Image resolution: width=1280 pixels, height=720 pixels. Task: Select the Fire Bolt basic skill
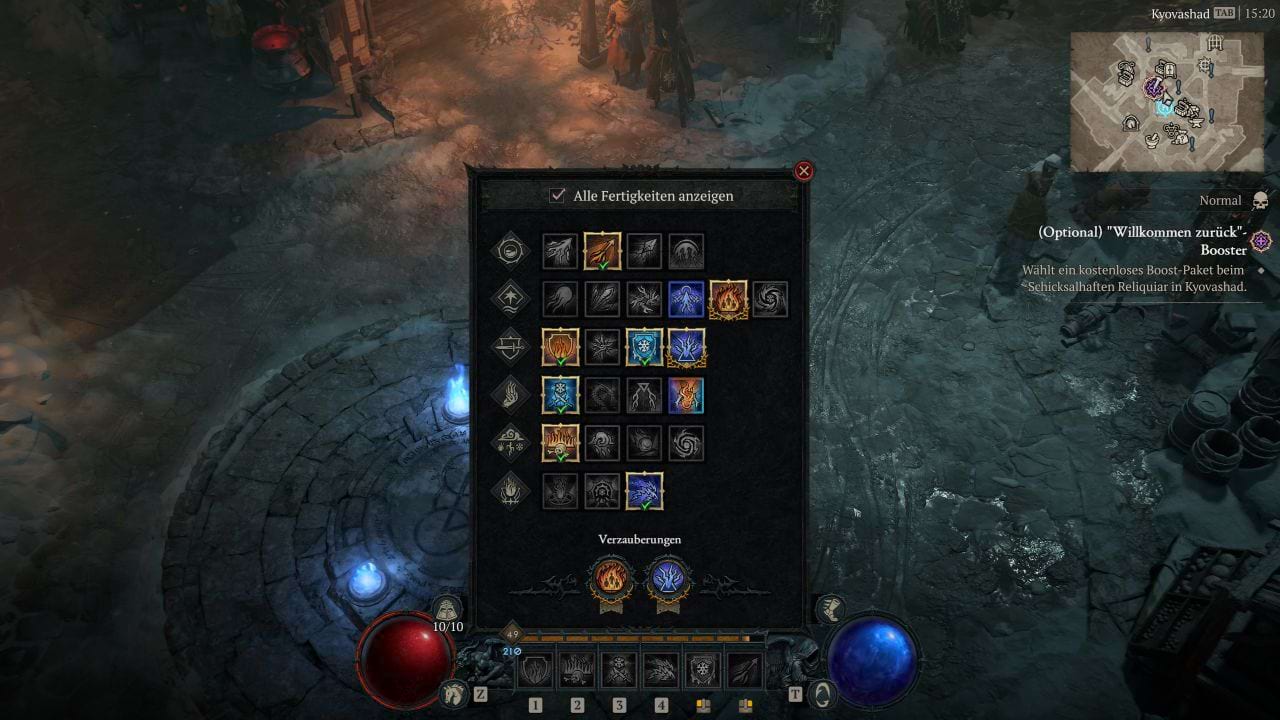pos(601,251)
